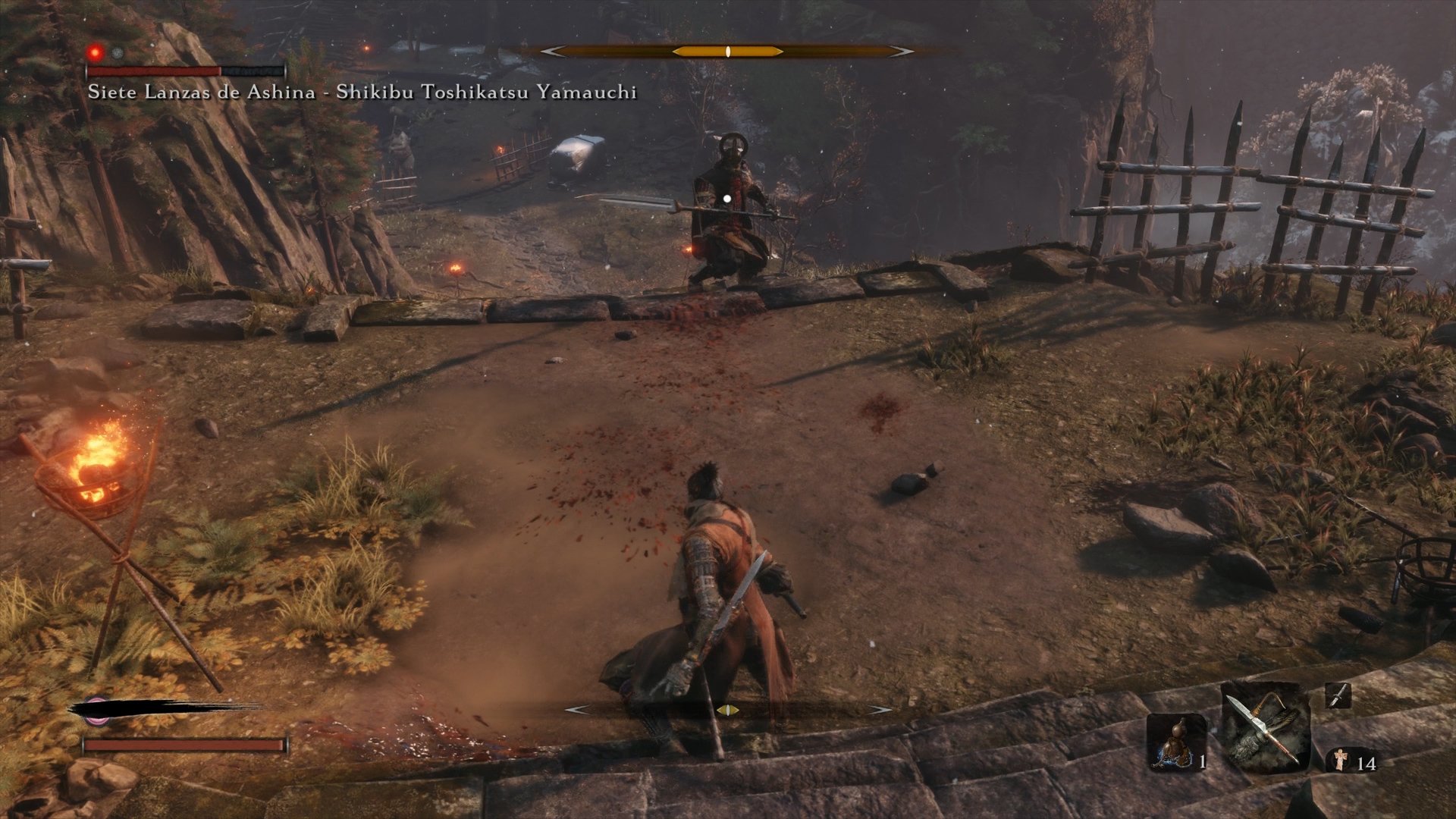This screenshot has height=819, width=1456.
Task: Select the grayed-out second deathblow node
Action: (118, 52)
